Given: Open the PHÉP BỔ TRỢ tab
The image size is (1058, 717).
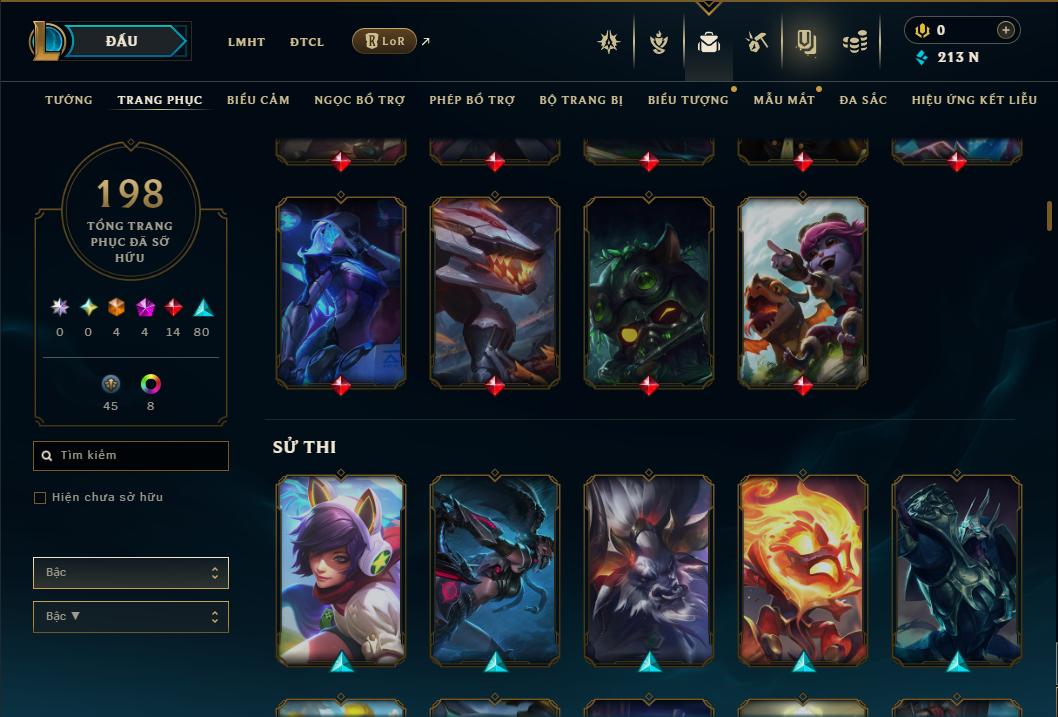Looking at the screenshot, I should point(472,100).
